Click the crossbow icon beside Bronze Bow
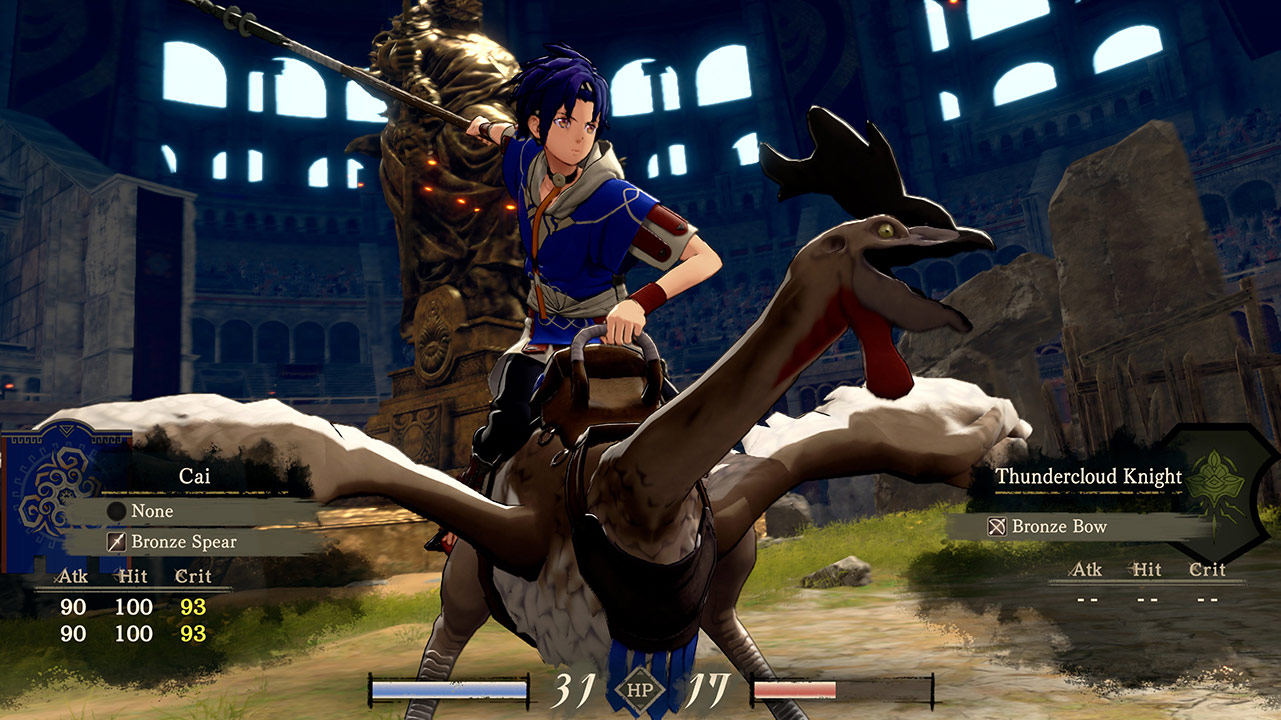 pos(997,527)
